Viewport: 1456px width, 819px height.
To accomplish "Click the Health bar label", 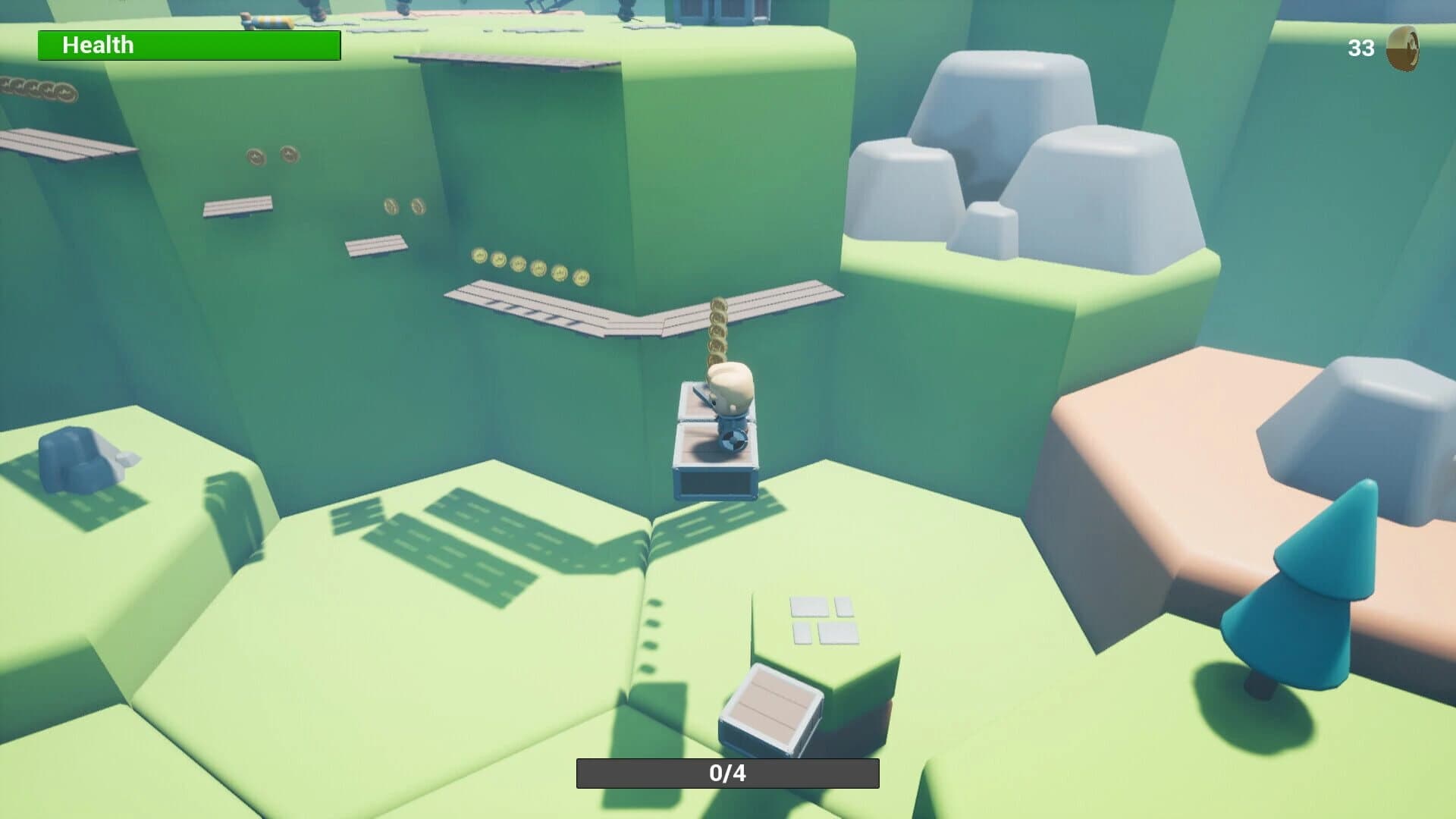I will [x=97, y=45].
